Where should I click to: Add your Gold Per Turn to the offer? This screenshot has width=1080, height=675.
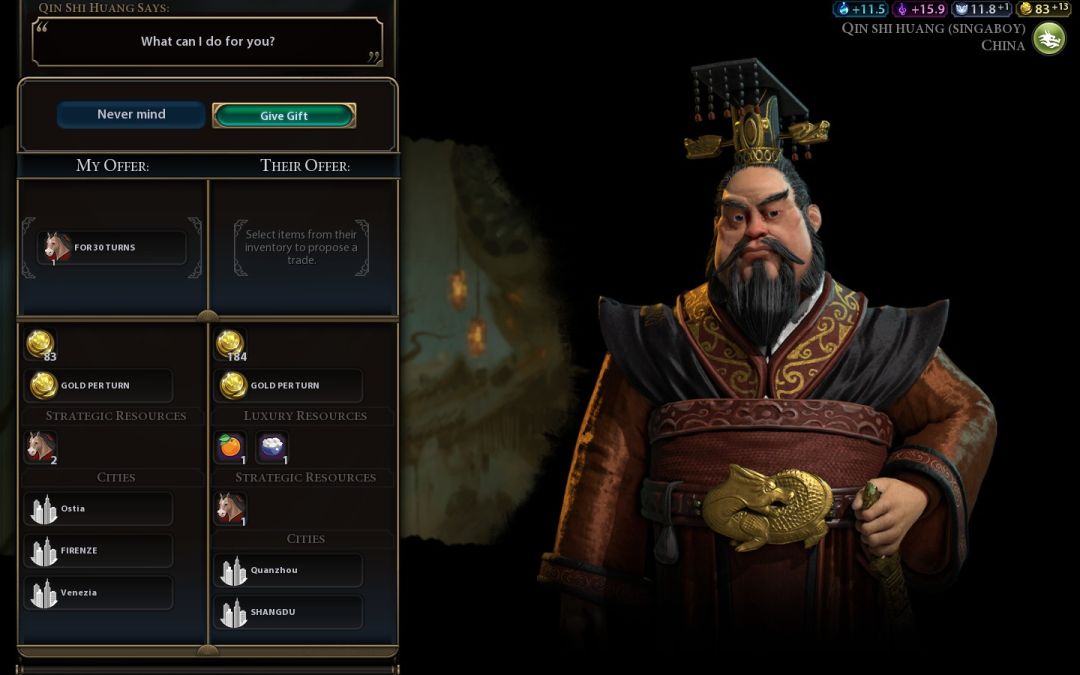[98, 385]
